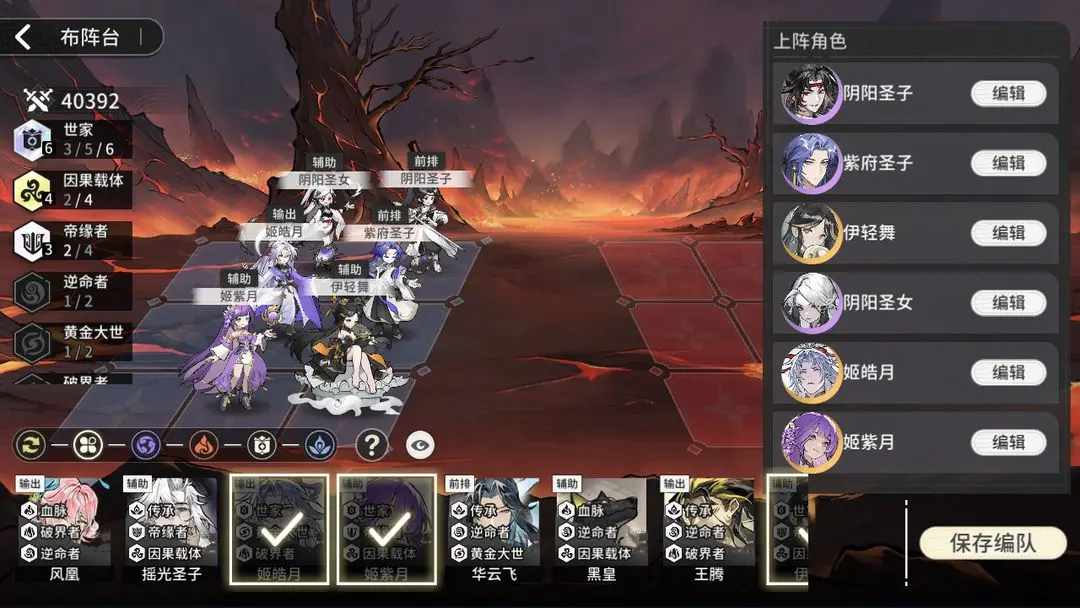
Task: Open the question mark help button
Action: click(x=371, y=445)
